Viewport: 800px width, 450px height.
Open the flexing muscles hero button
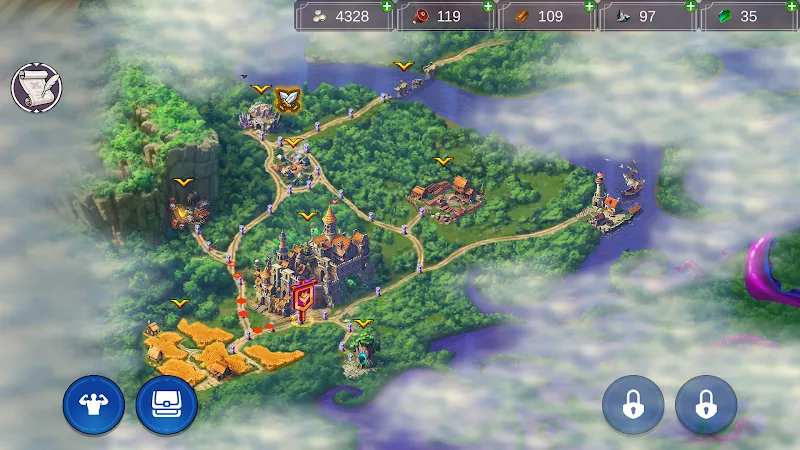[93, 405]
